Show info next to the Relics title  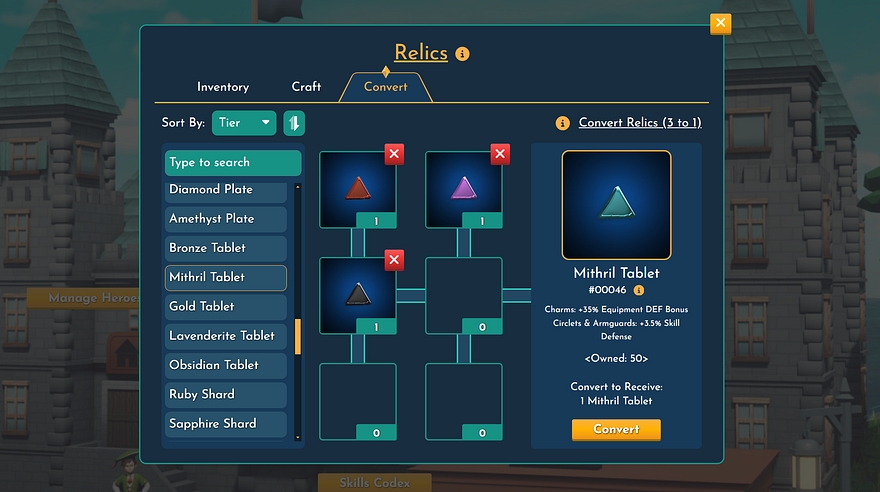[x=462, y=54]
